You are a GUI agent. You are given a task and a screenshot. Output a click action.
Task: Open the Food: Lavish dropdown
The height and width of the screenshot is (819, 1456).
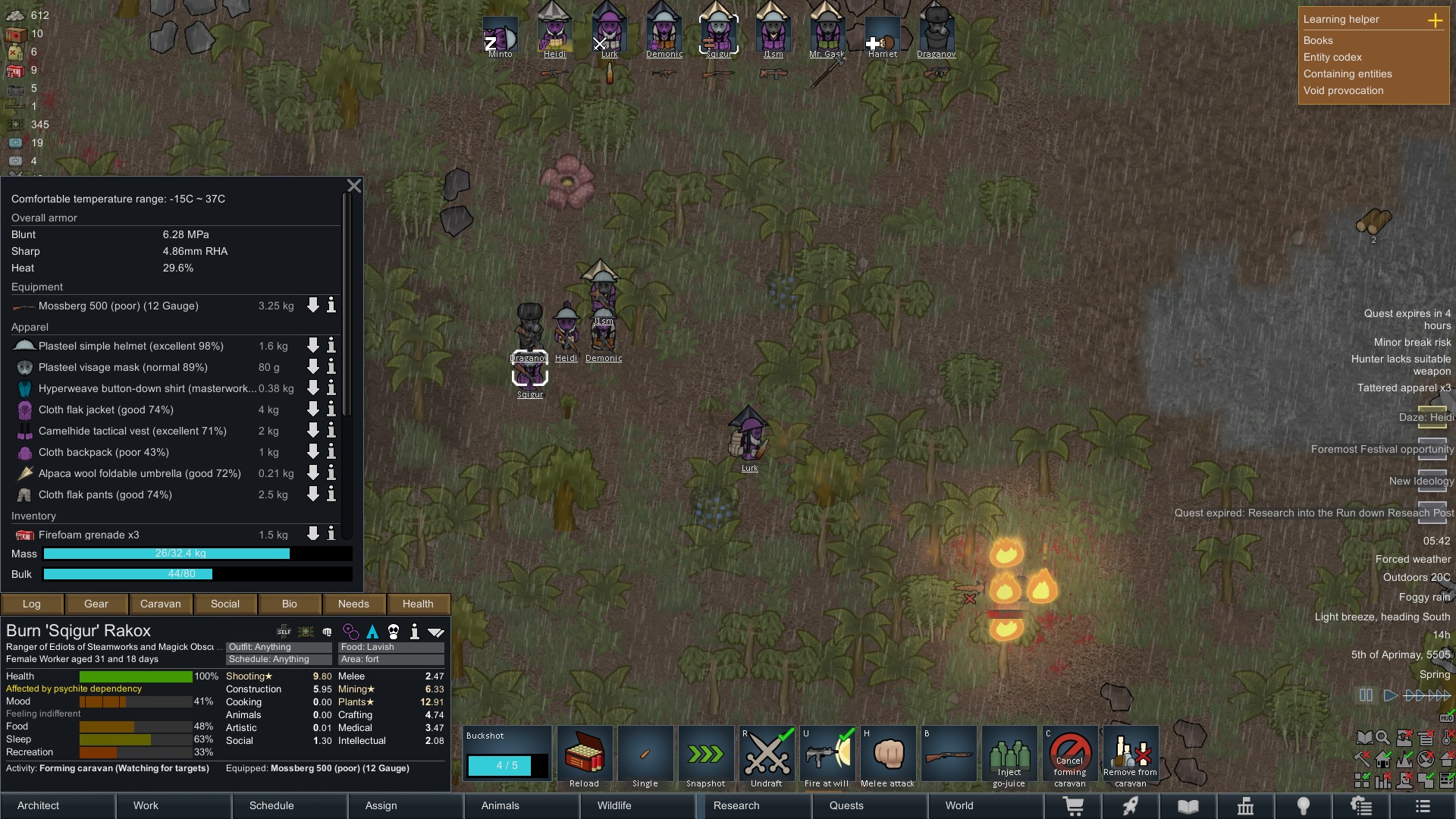pos(391,647)
